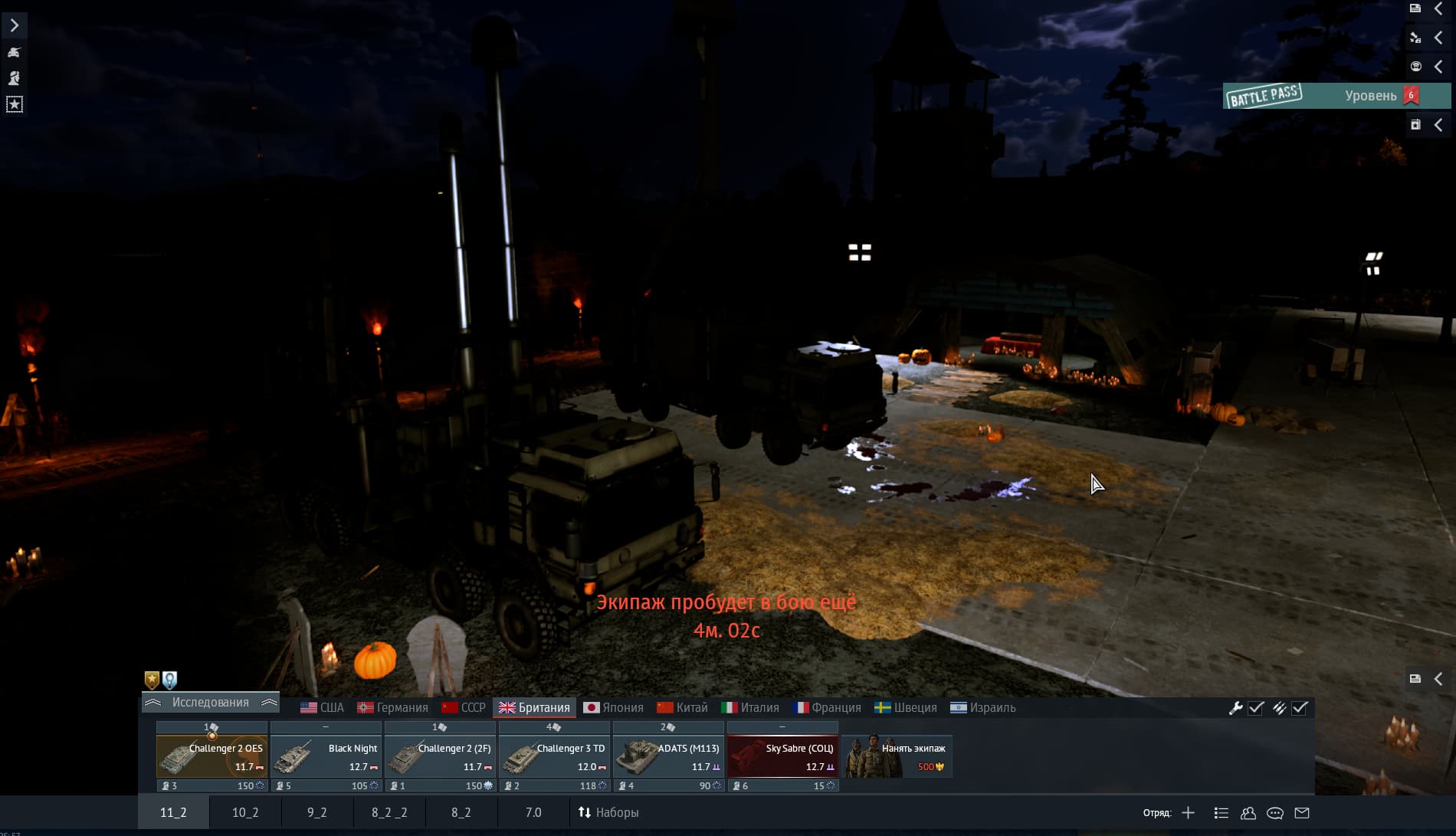Screen dimensions: 1456x836
Task: Switch to the Япония nation tab
Action: [x=614, y=707]
